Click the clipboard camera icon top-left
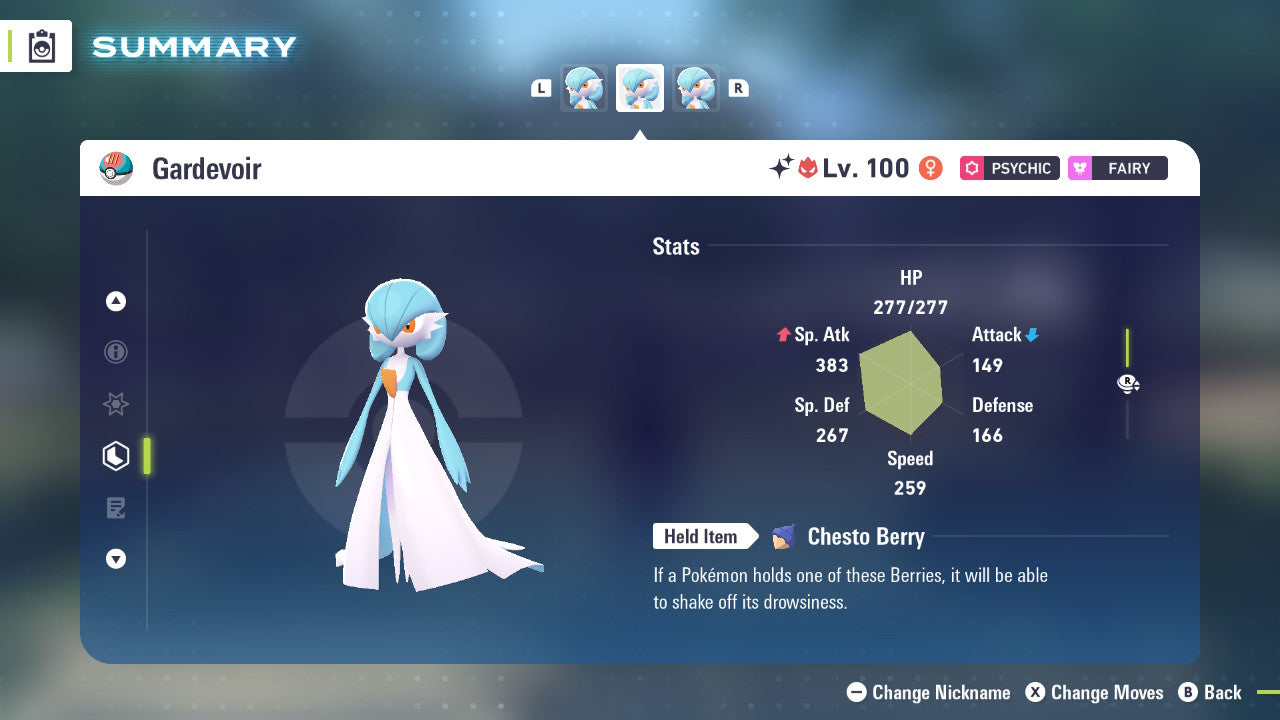1280x720 pixels. click(42, 45)
